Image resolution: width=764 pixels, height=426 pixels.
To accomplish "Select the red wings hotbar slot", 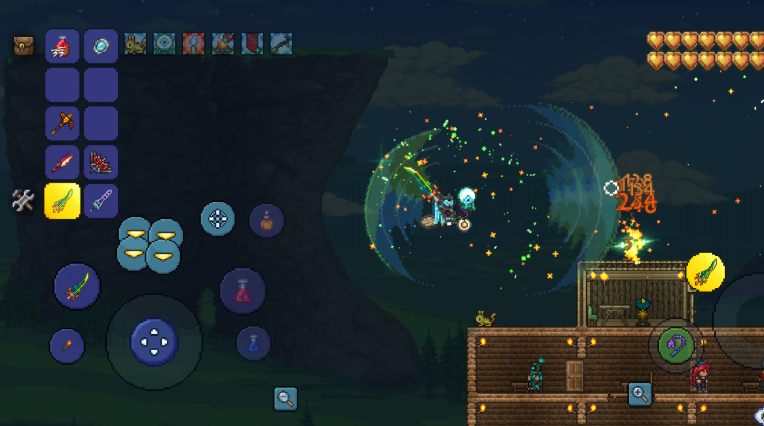I will (100, 162).
